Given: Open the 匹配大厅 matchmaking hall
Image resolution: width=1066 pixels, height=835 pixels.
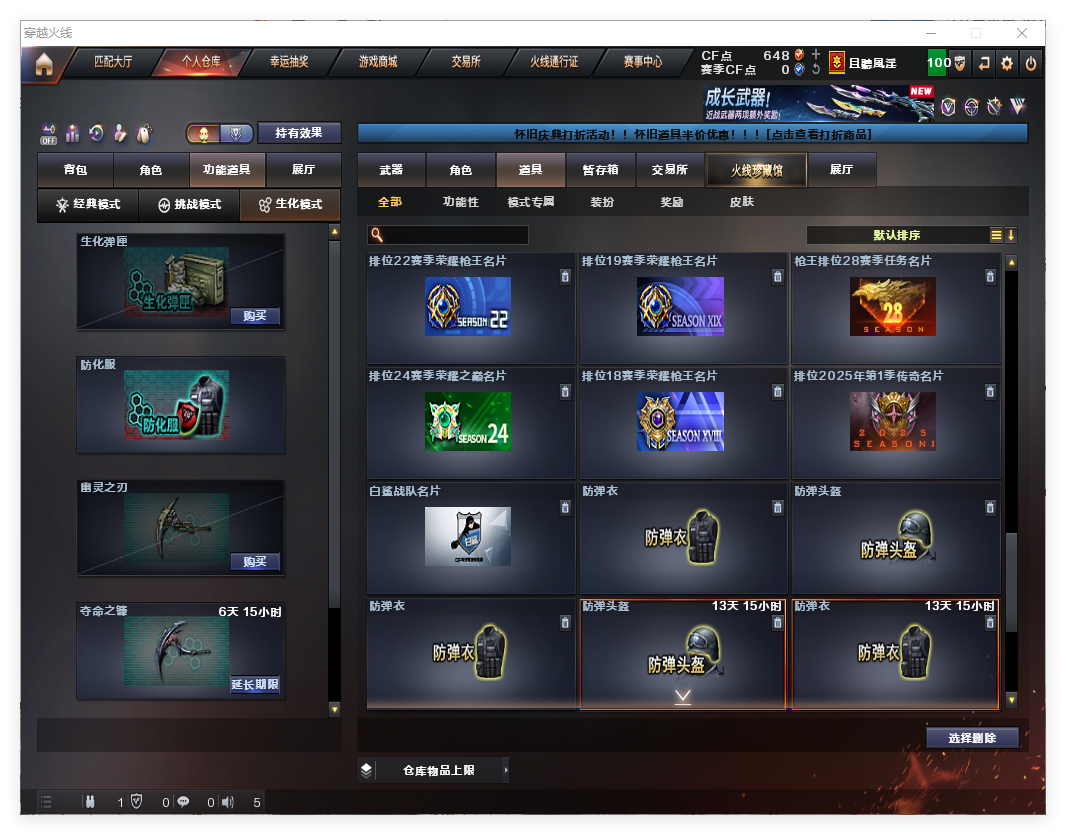Looking at the screenshot, I should coord(113,62).
